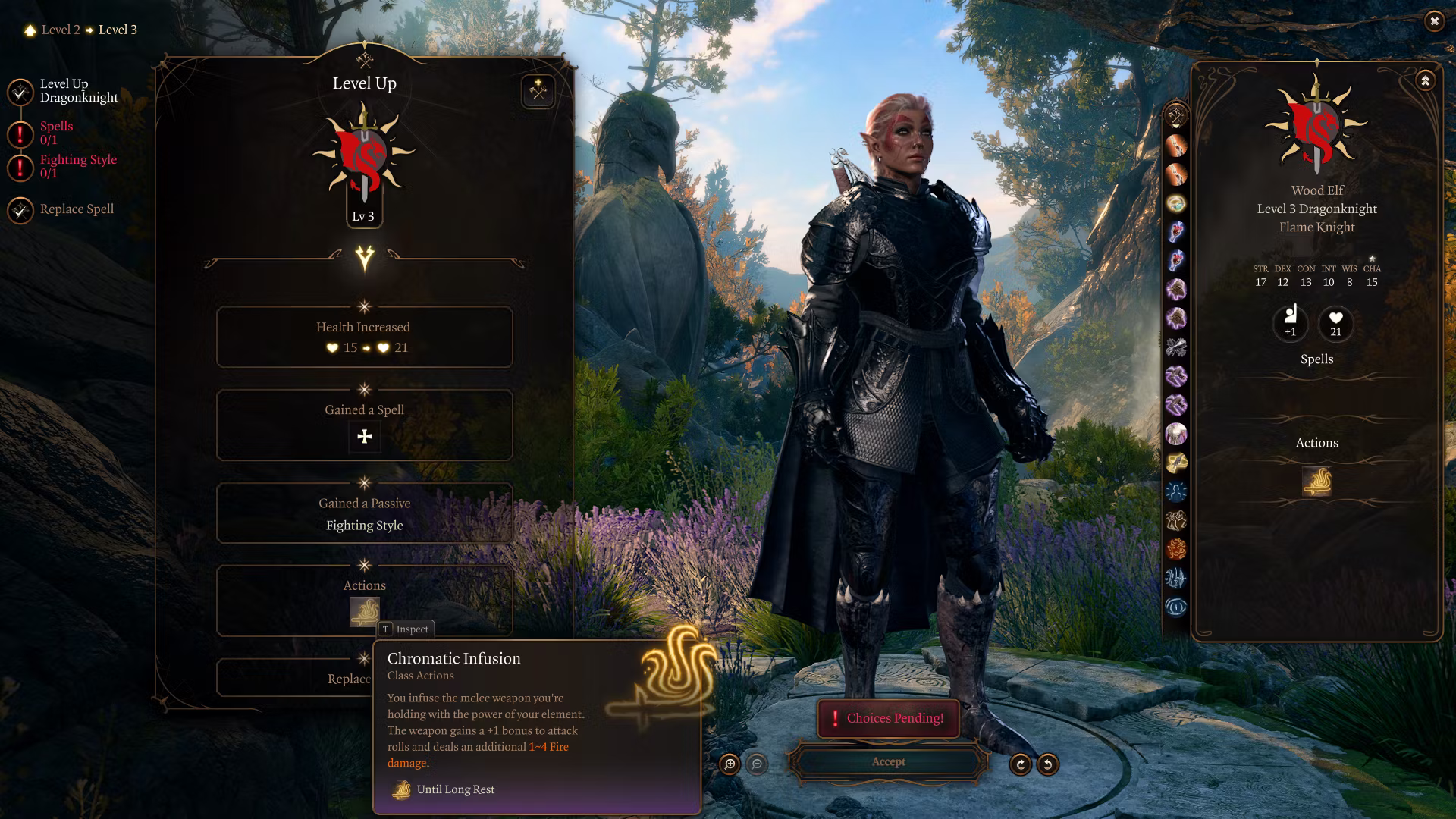Close the level up screen
Viewport: 1456px width, 819px height.
pyautogui.click(x=1433, y=21)
